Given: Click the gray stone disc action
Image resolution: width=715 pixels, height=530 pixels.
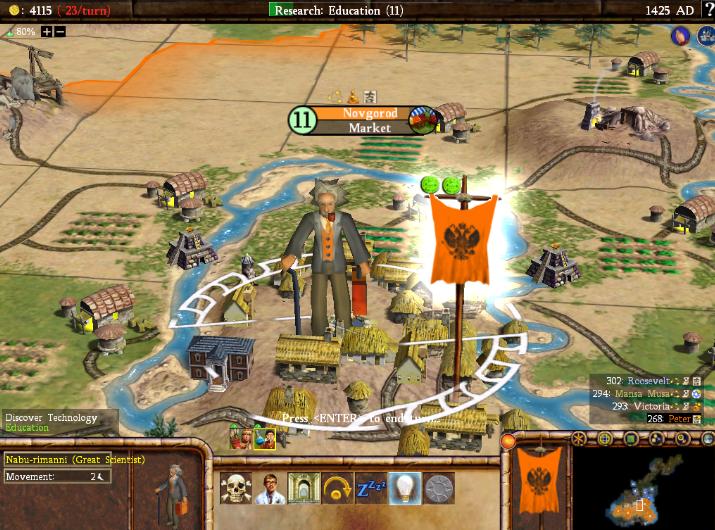Looking at the screenshot, I should coord(439,488).
